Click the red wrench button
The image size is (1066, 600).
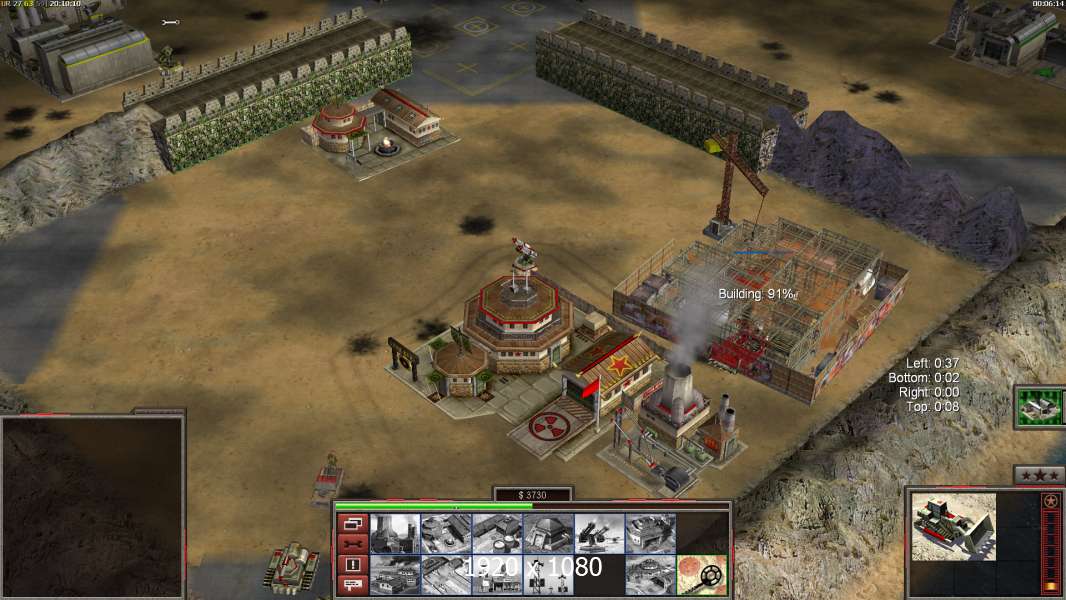pyautogui.click(x=352, y=544)
